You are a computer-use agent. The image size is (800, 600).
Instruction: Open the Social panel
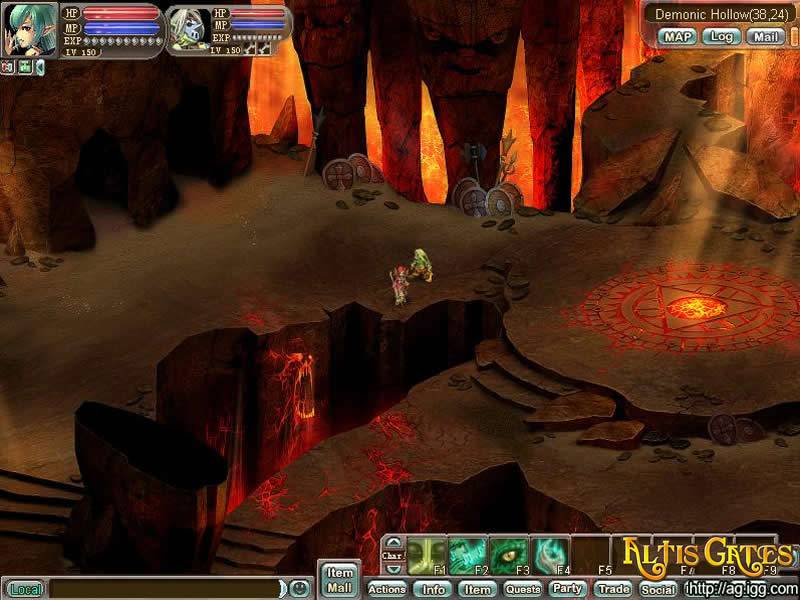tap(658, 589)
